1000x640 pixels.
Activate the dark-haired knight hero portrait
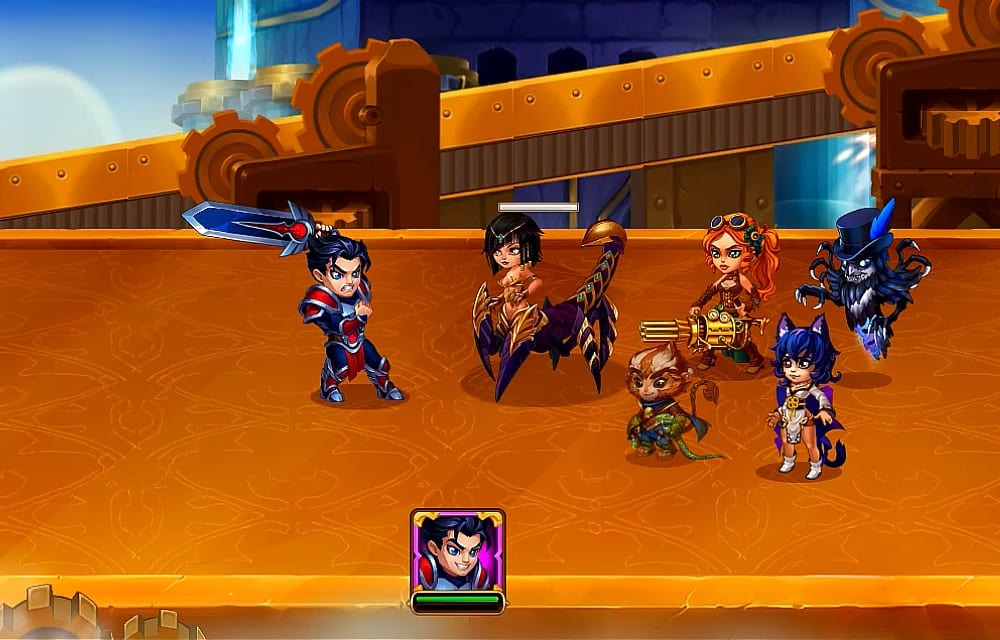[457, 551]
